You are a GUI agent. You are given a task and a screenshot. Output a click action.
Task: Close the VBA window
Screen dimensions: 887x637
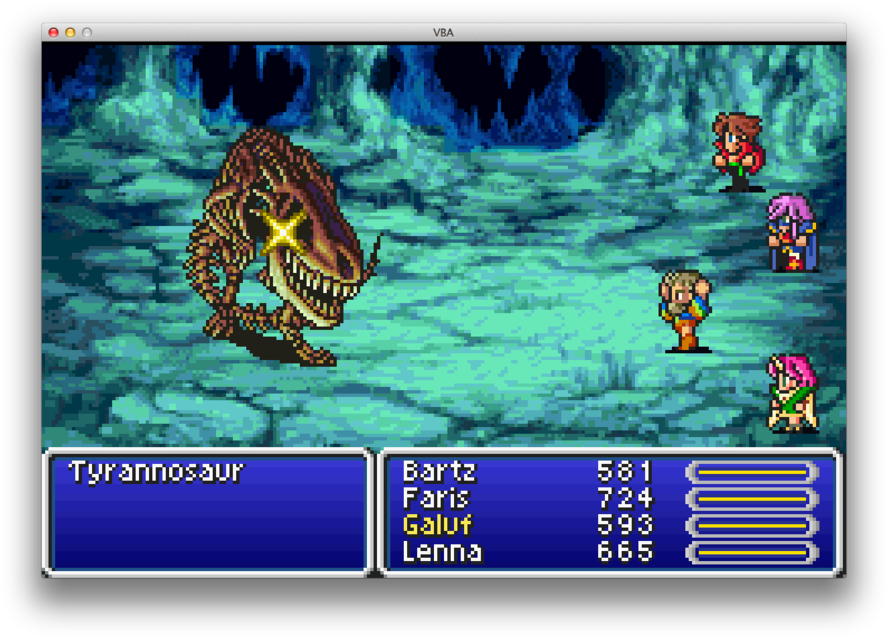tap(54, 32)
